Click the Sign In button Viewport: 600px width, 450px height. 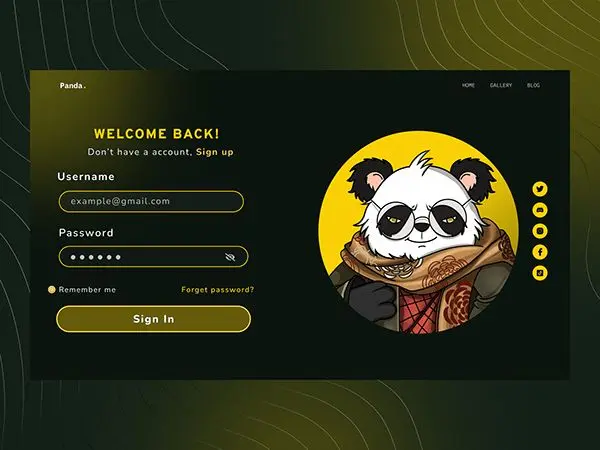point(153,319)
